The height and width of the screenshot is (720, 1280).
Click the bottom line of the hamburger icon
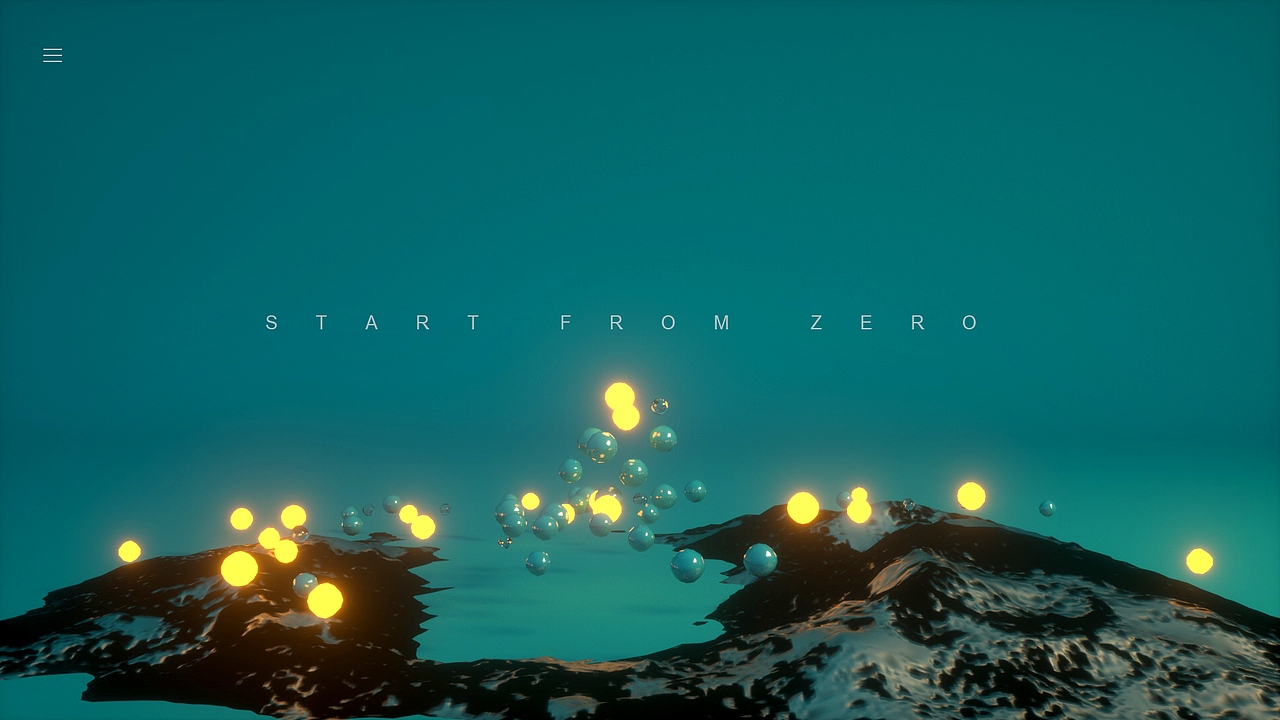(52, 61)
